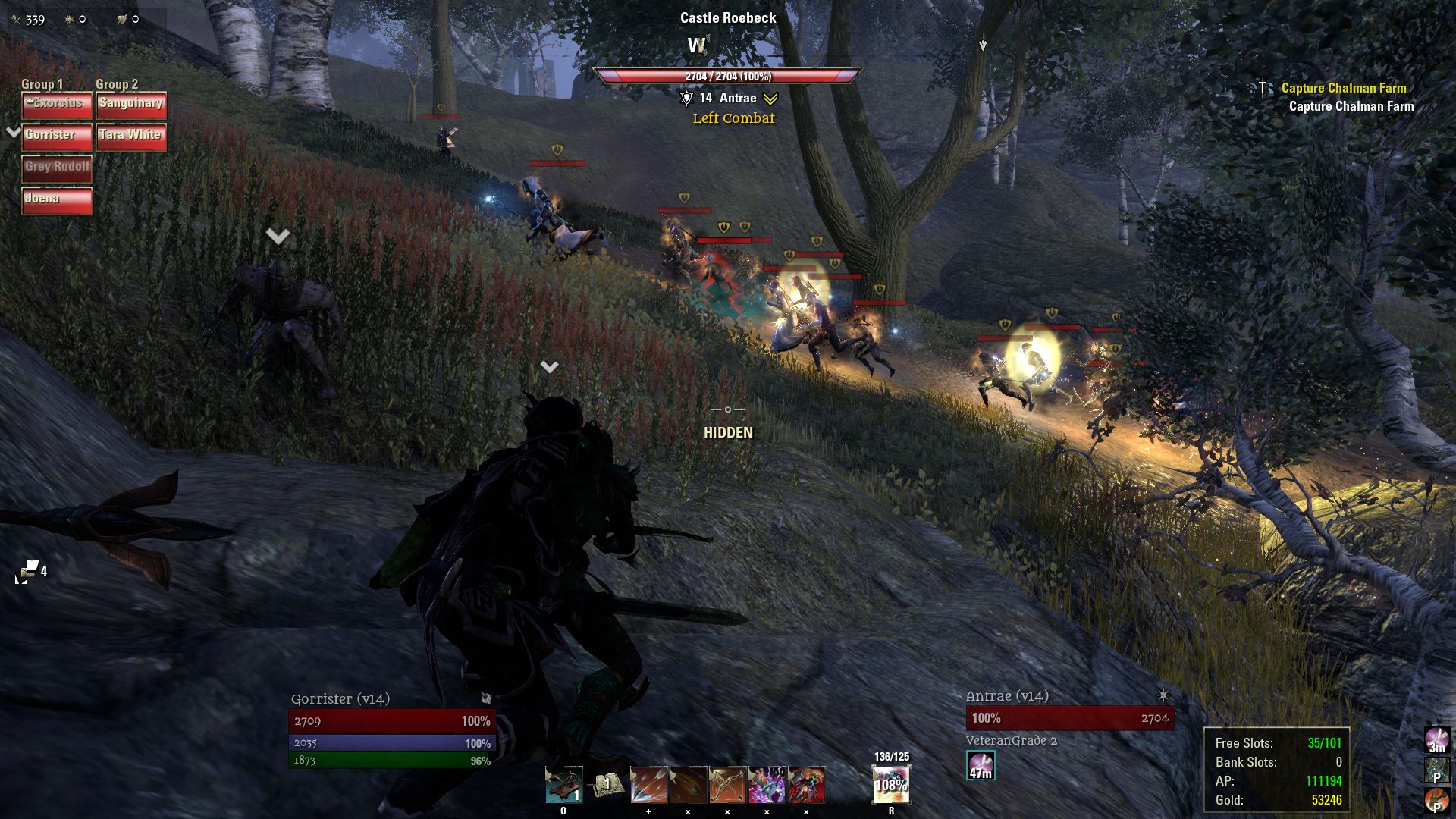Activate the silver arrowhead volley ability
The image size is (1456, 819).
[x=648, y=785]
